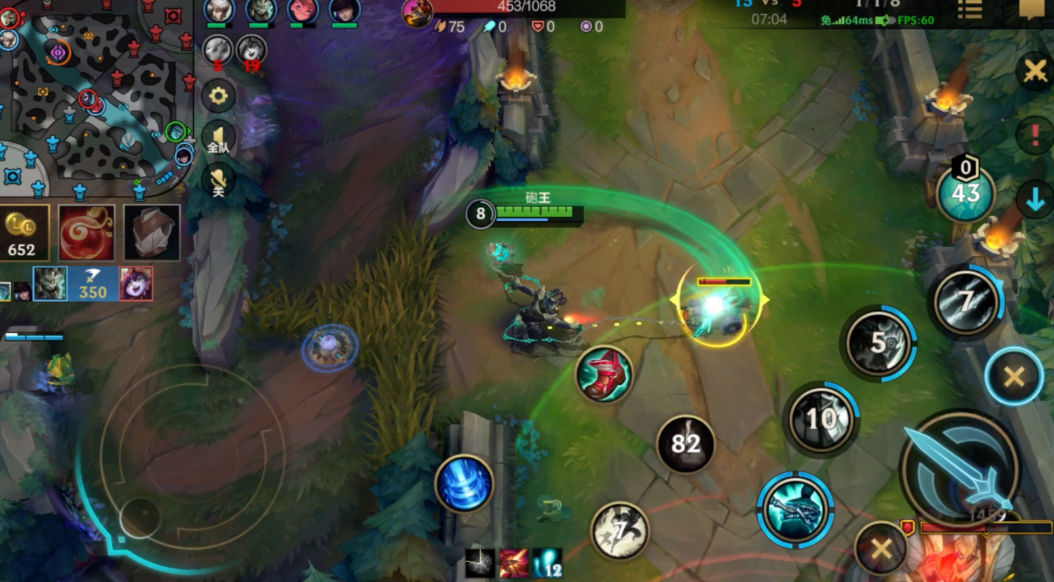This screenshot has height=582, width=1054.
Task: Select the ability on cooldown 10
Action: pos(821,418)
